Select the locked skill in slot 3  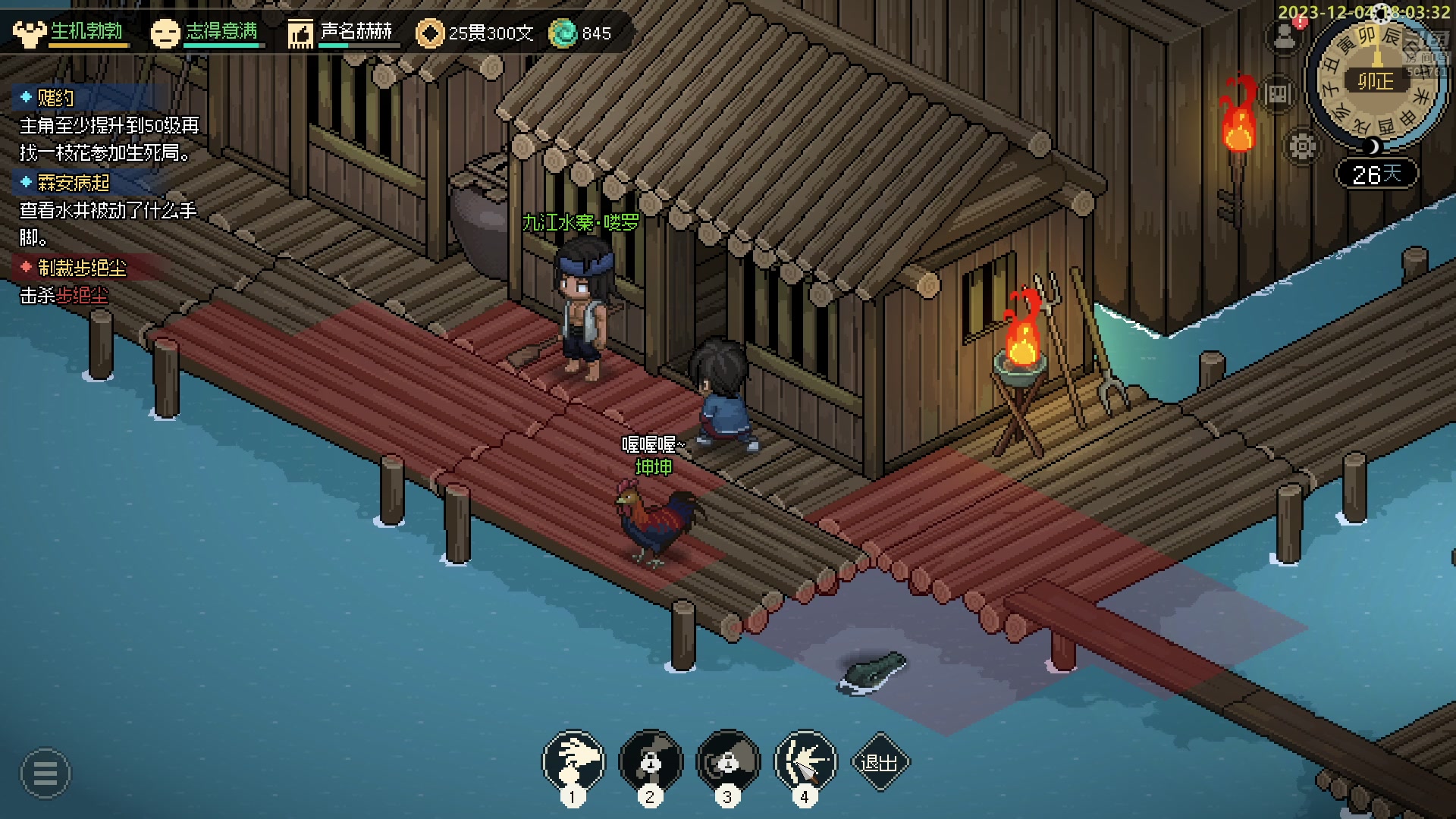(x=728, y=761)
